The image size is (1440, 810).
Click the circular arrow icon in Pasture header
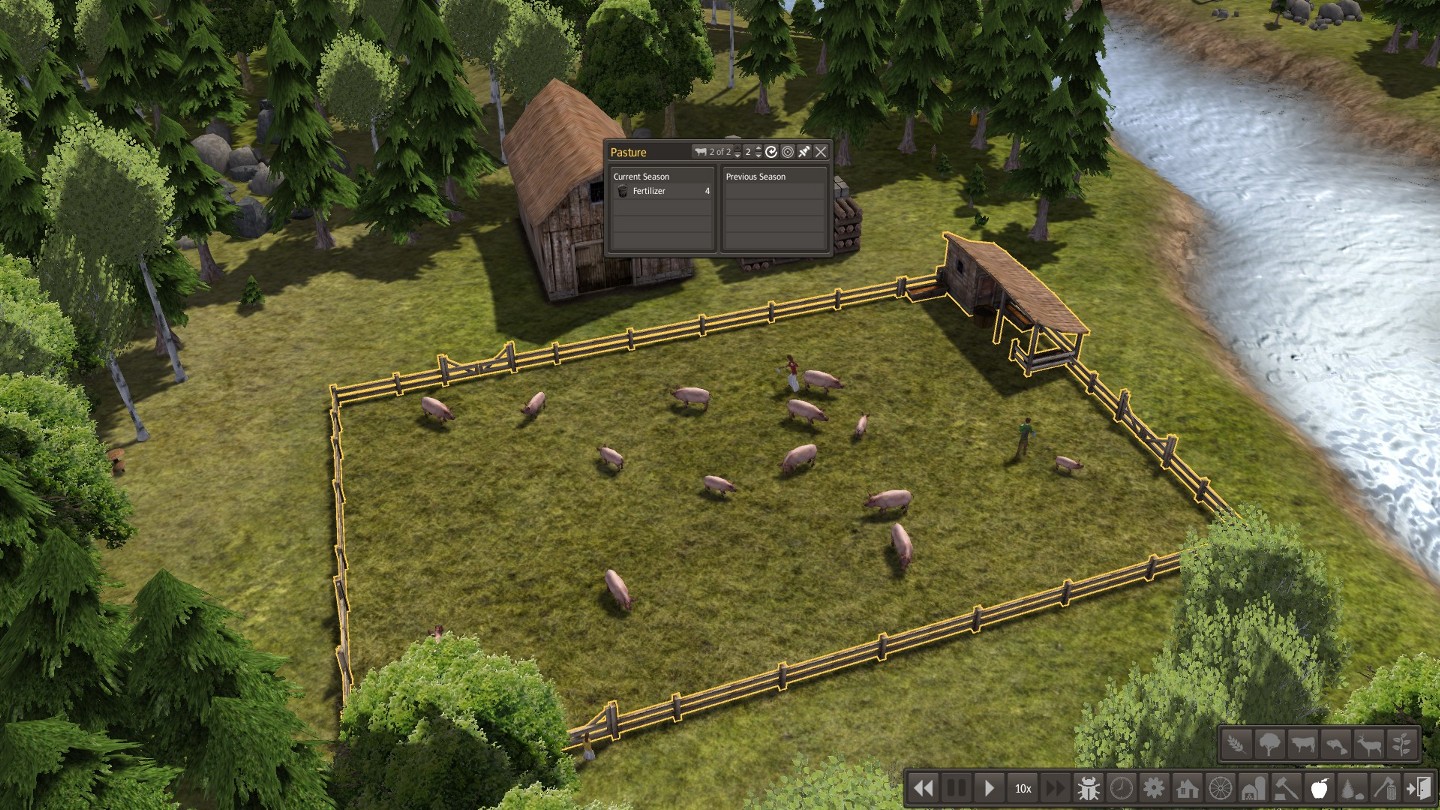pyautogui.click(x=771, y=152)
